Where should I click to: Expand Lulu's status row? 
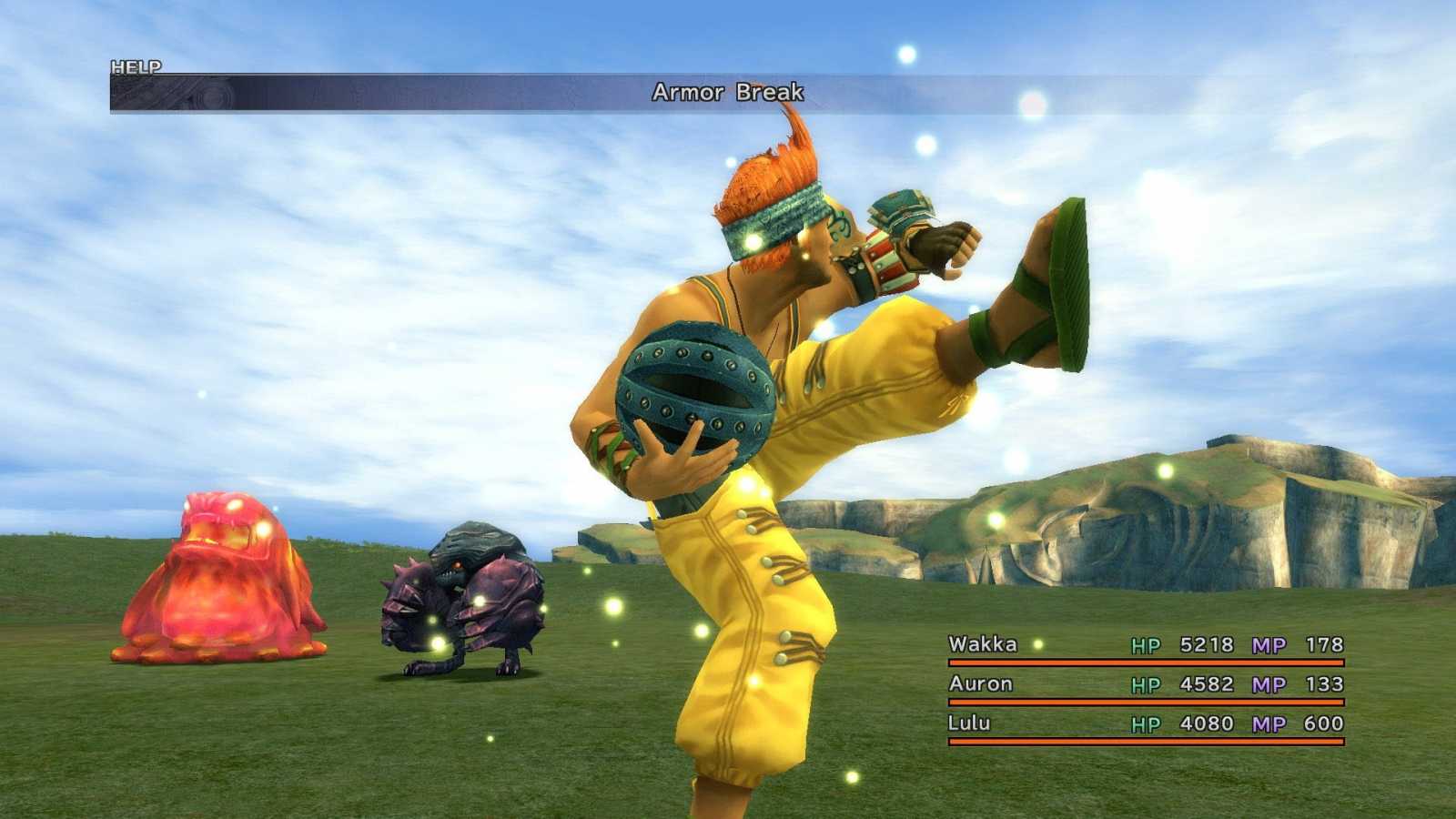pyautogui.click(x=1137, y=723)
